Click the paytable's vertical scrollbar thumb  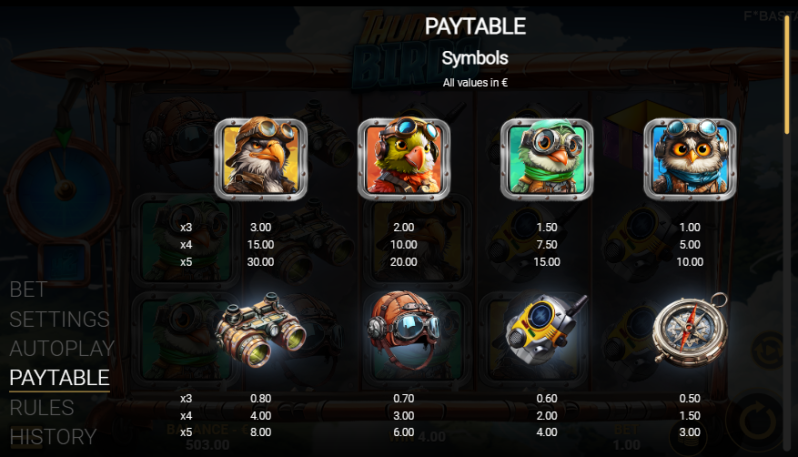point(786,75)
